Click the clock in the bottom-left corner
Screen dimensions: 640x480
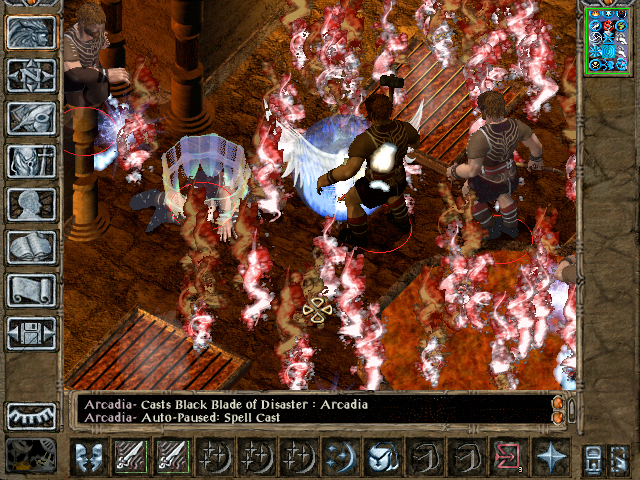click(x=31, y=456)
